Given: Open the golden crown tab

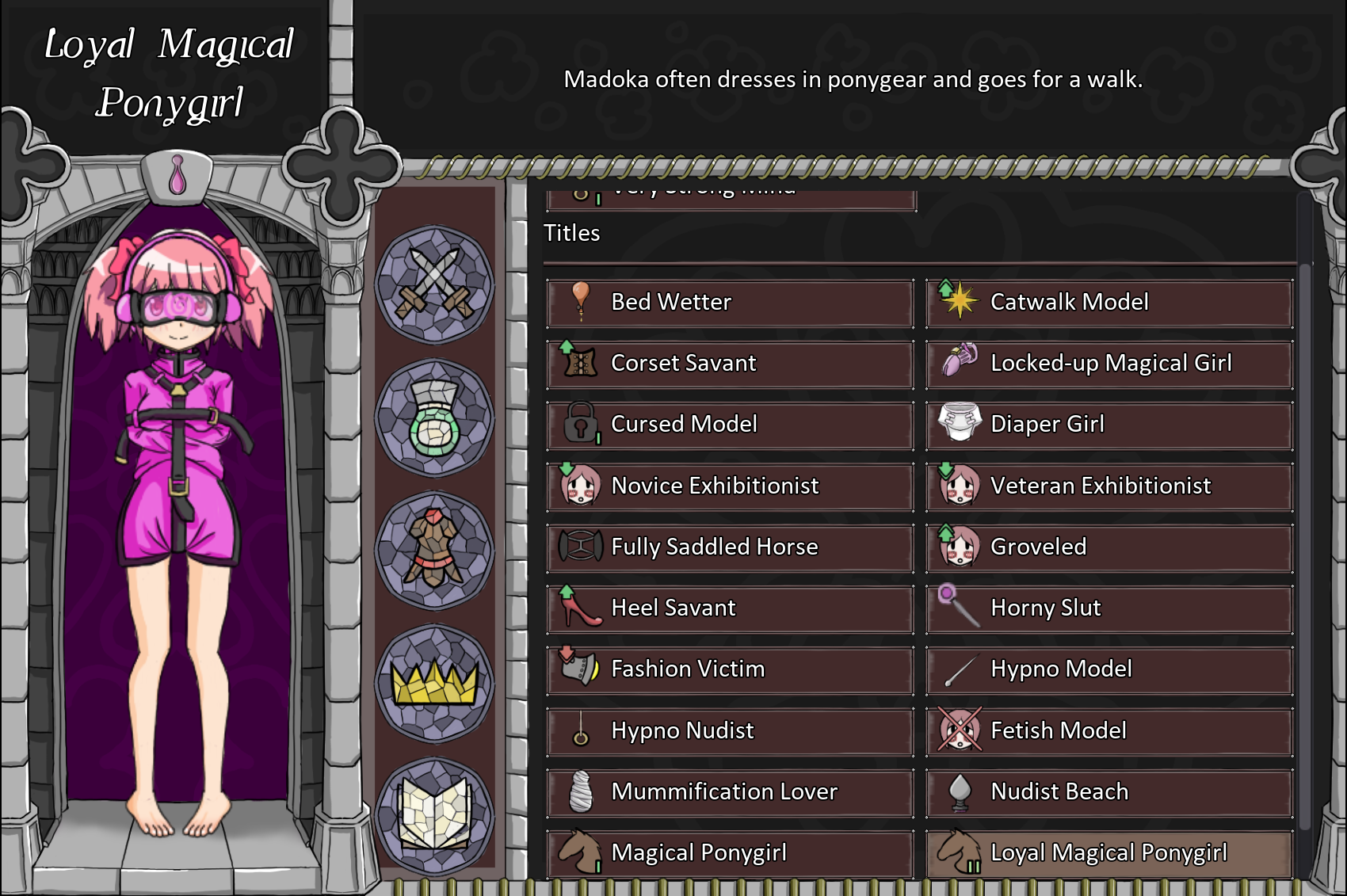Looking at the screenshot, I should [434, 683].
